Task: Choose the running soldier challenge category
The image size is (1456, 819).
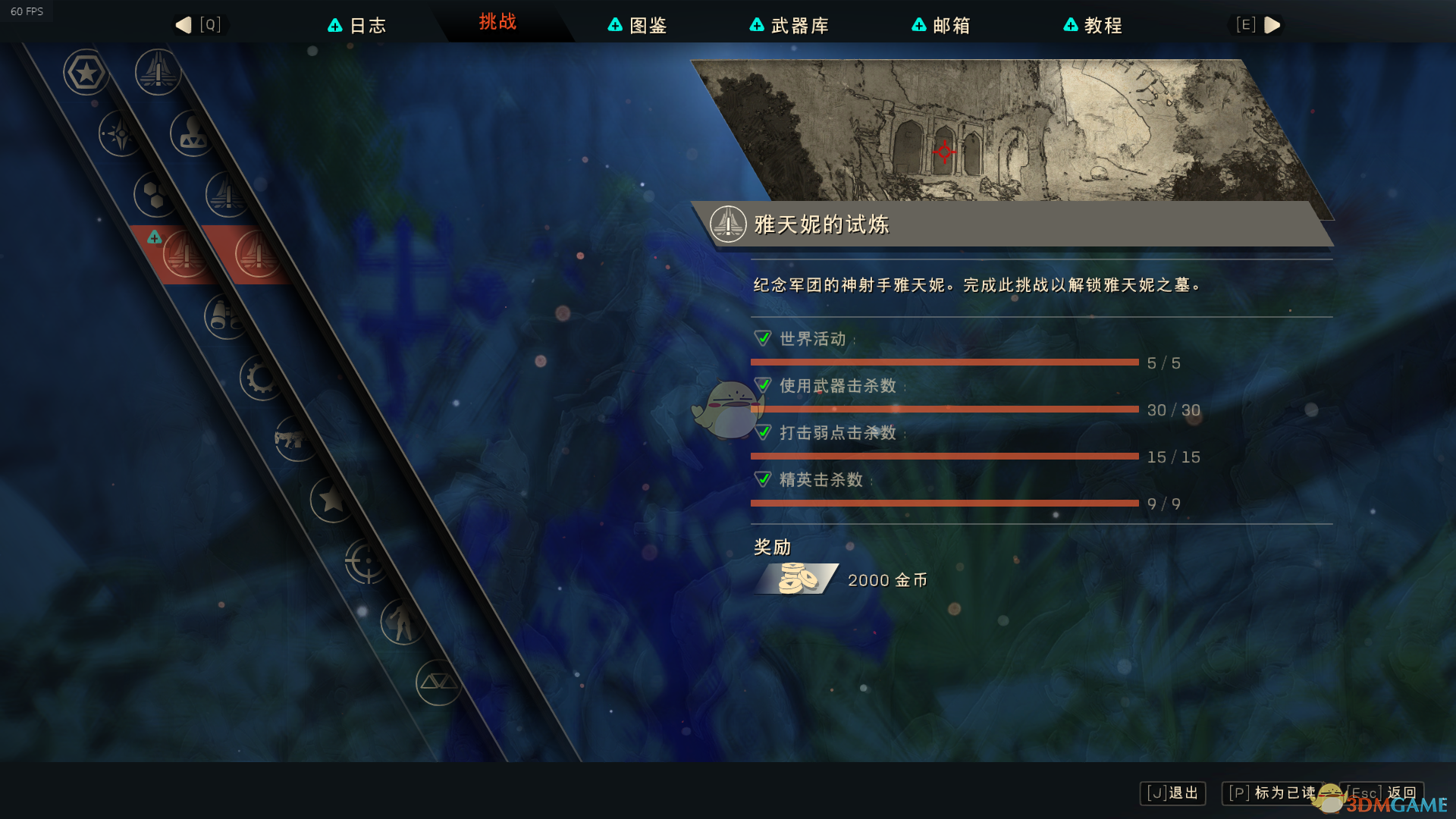Action: coord(401,622)
